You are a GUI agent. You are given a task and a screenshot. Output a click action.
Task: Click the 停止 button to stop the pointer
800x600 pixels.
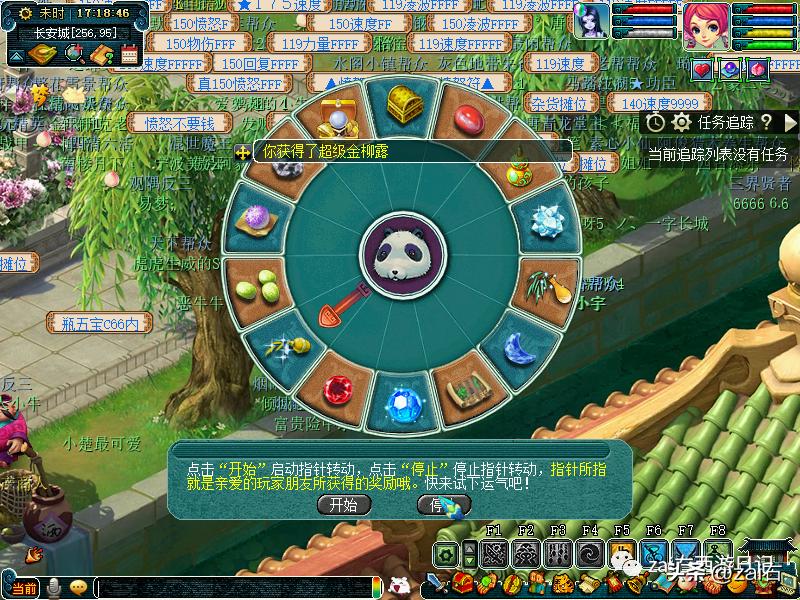coord(443,505)
